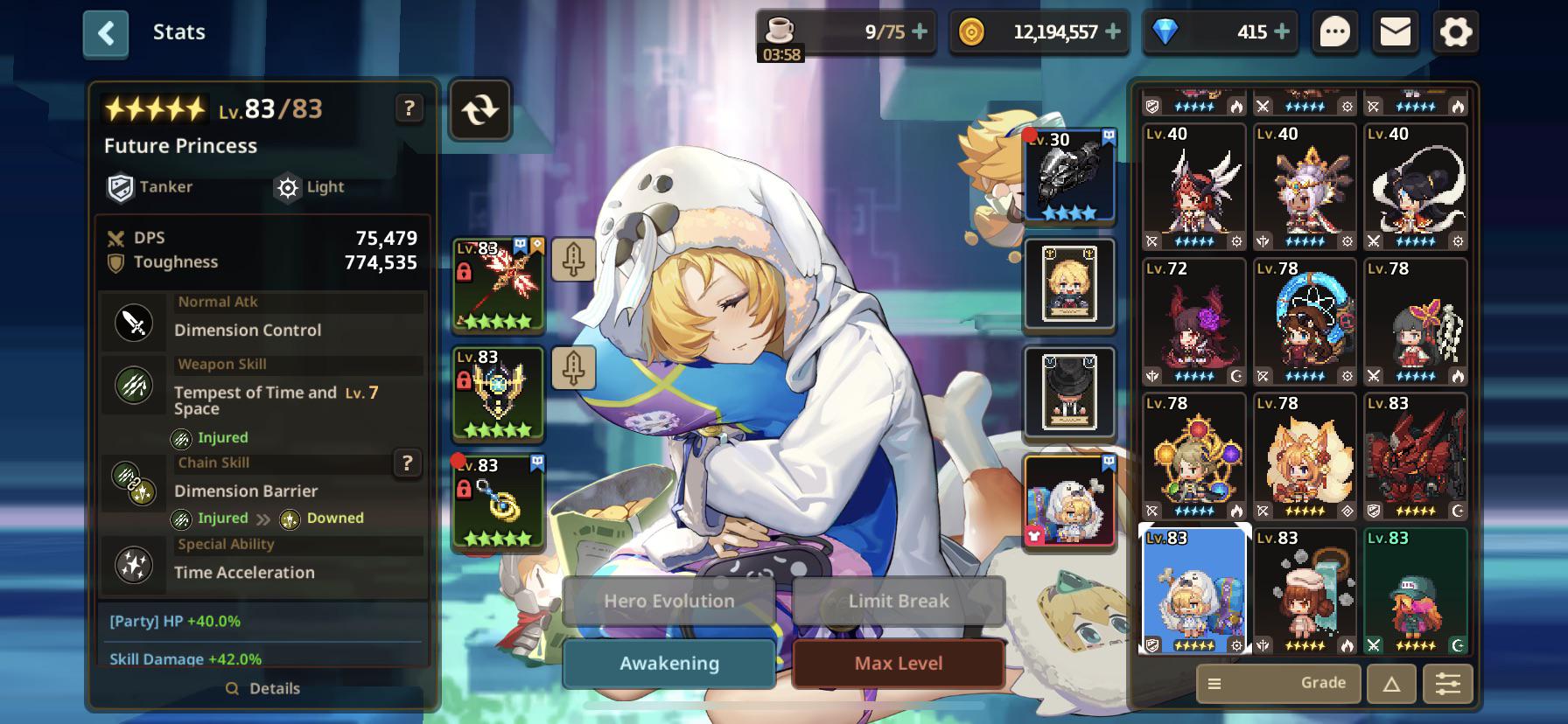Open chat using the speech bubble icon
Viewport: 1568px width, 724px height.
1333,31
